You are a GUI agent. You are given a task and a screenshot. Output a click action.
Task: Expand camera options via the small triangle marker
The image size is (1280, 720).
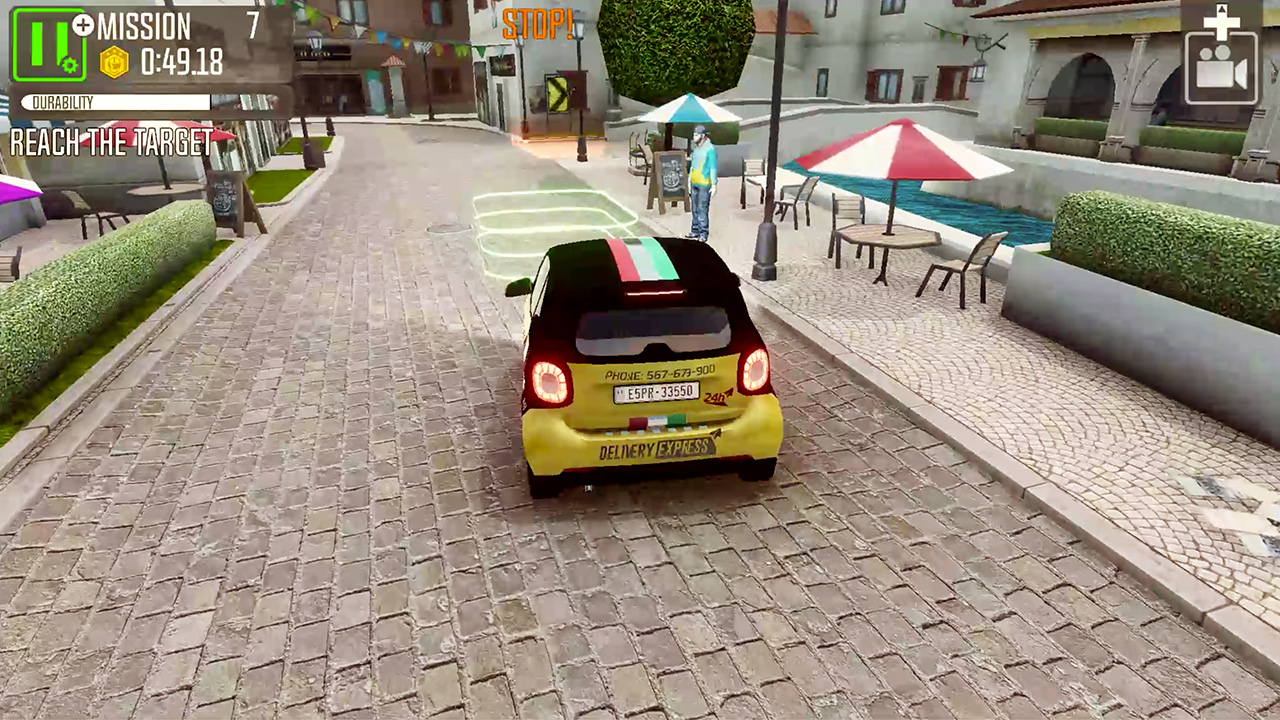[1221, 8]
